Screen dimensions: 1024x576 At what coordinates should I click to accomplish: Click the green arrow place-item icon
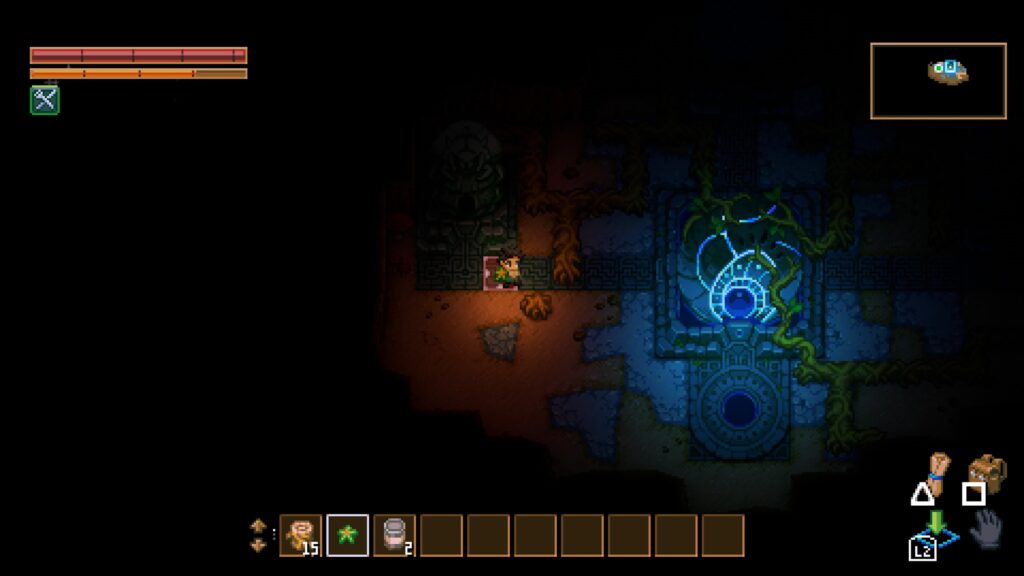936,526
